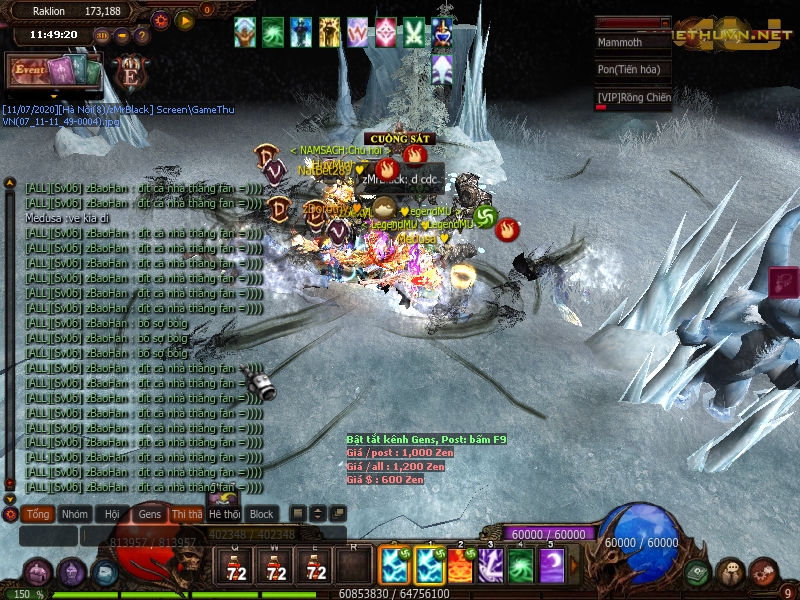
Task: Show the Hệ thối chat tab
Action: 224,514
